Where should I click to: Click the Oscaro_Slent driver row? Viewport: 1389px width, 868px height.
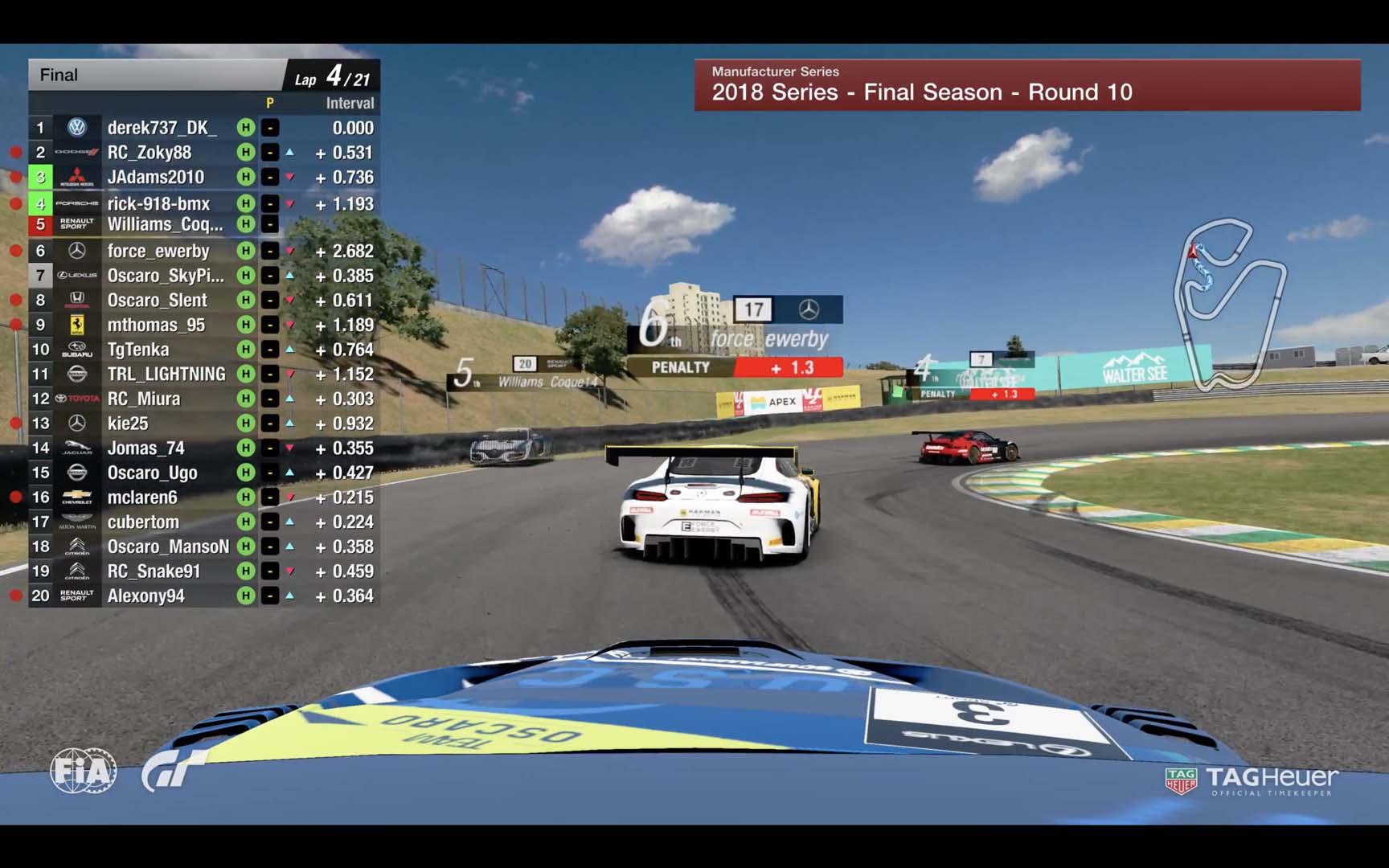click(158, 301)
